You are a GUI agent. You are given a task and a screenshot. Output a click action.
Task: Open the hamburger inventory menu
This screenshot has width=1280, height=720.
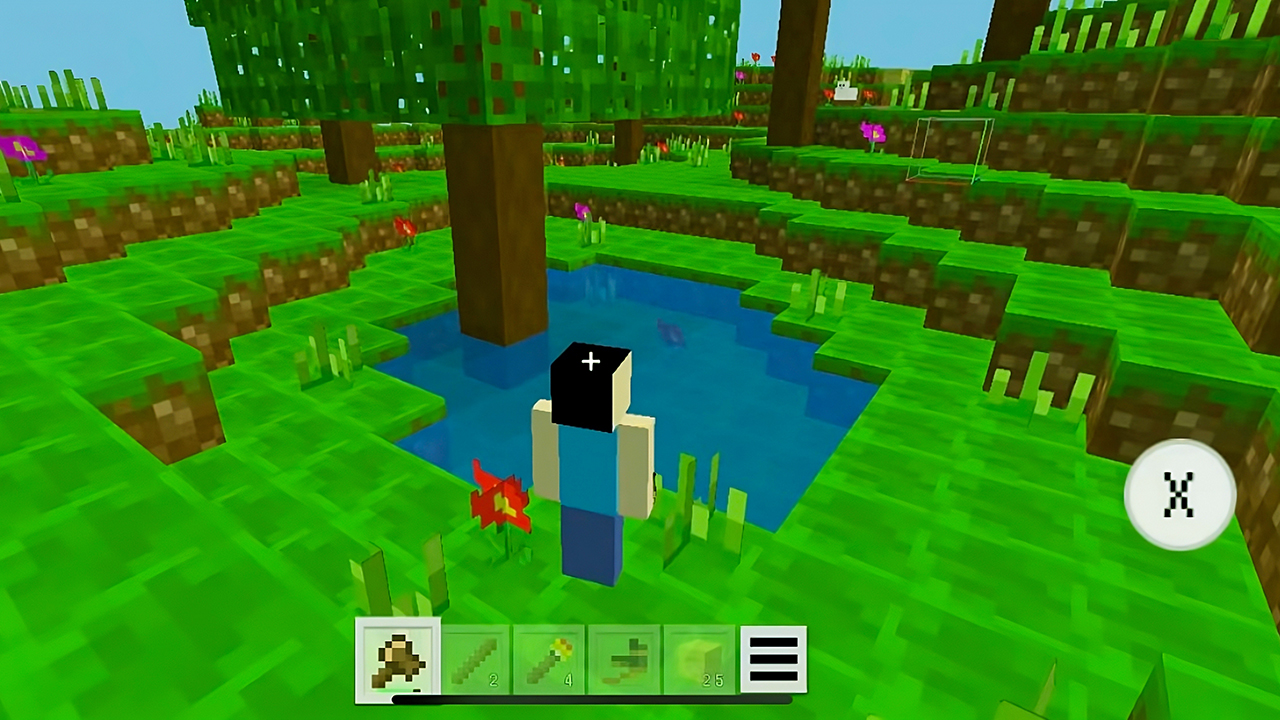pos(773,658)
